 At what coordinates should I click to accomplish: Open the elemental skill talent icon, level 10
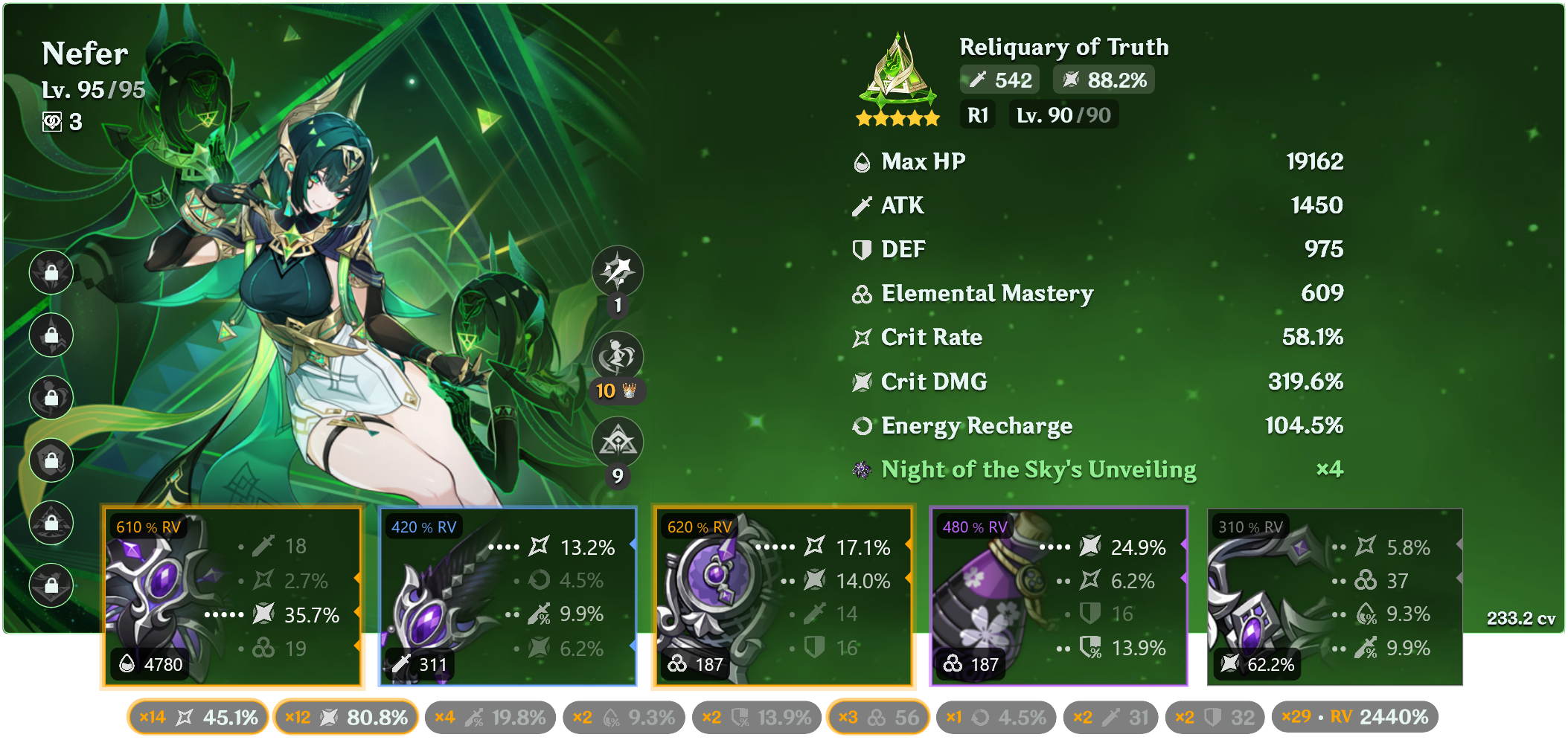[618, 356]
